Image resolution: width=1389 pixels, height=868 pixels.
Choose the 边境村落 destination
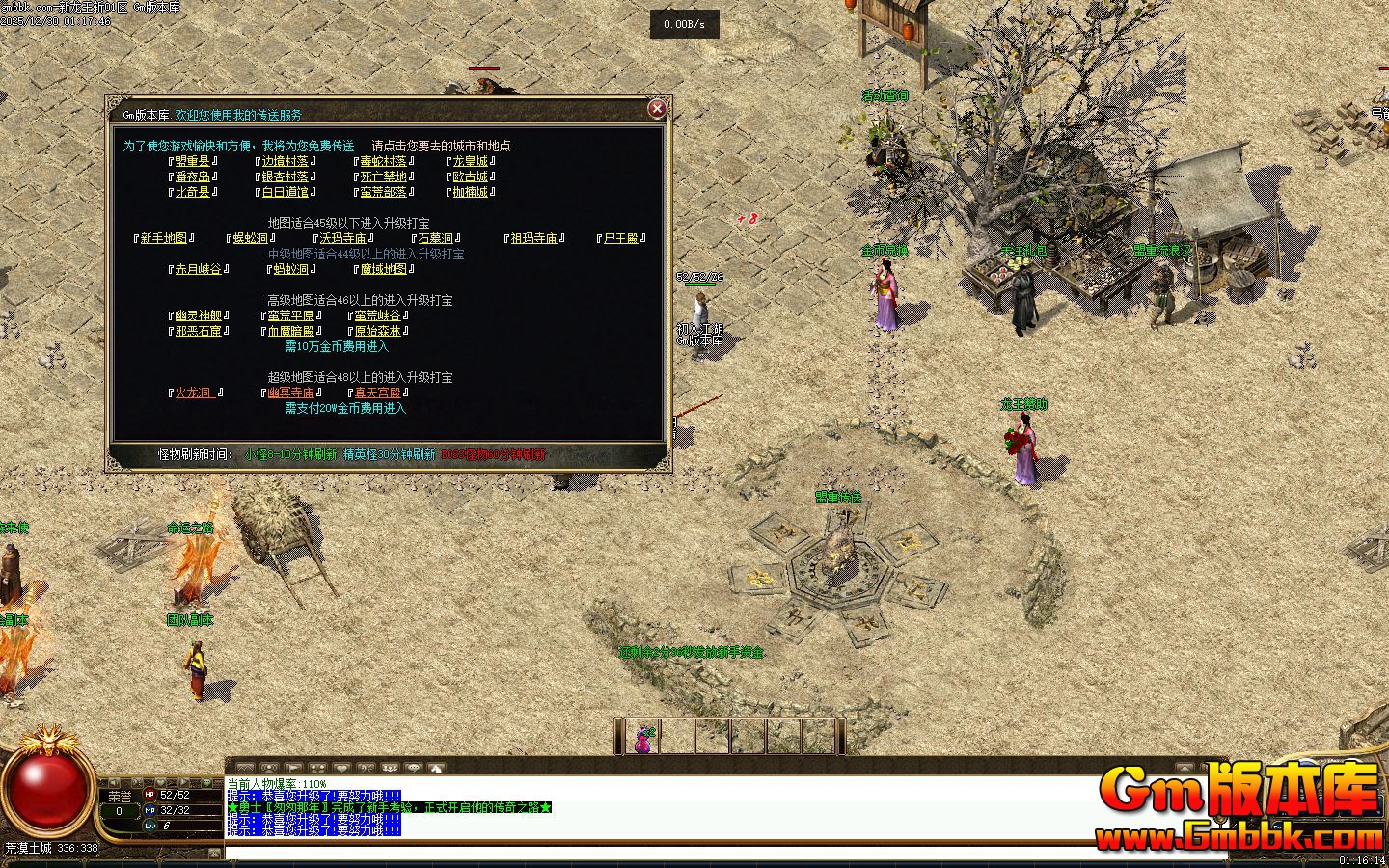[285, 161]
